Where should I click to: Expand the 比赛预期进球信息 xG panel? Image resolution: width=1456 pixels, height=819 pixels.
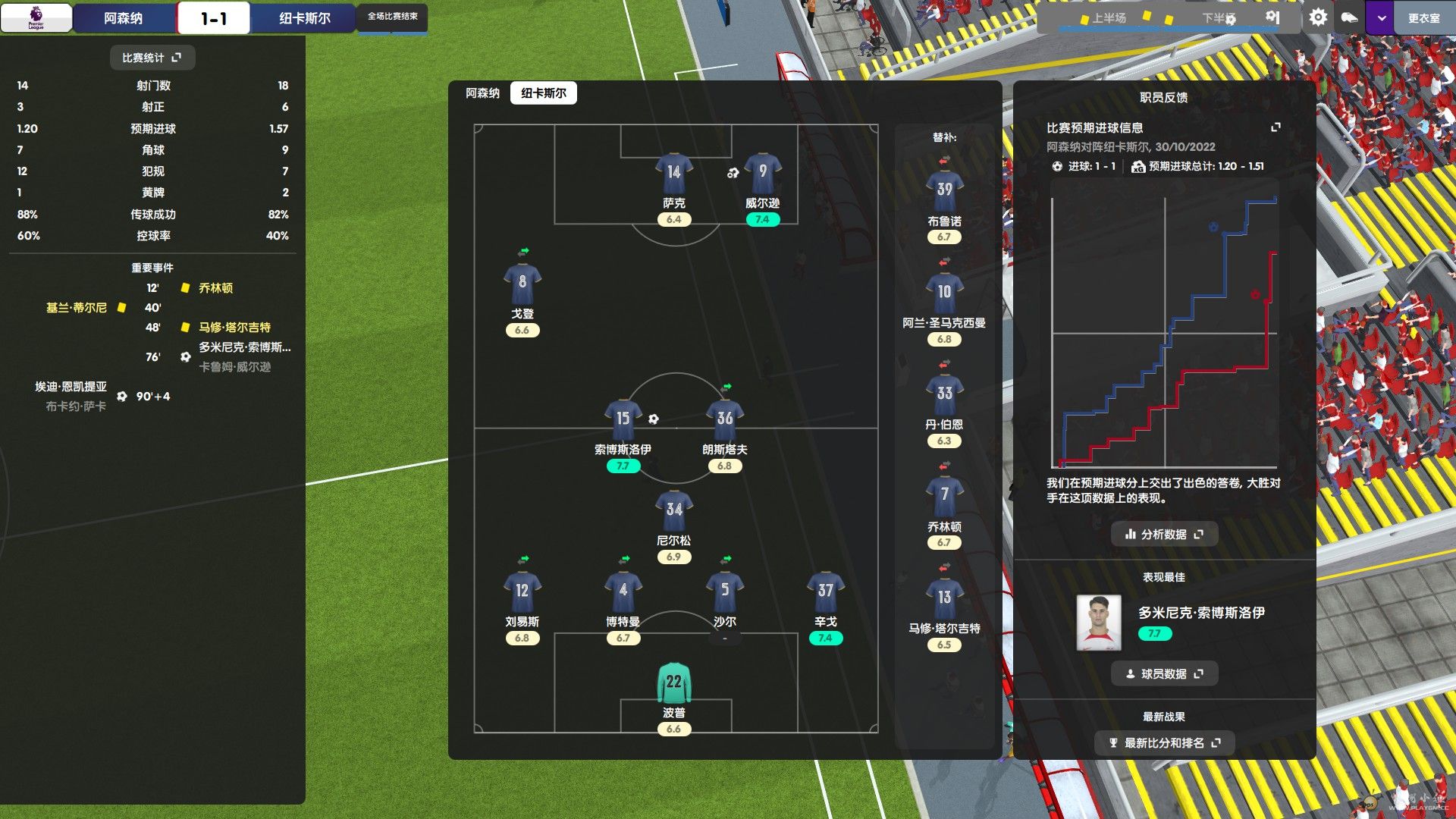(1276, 127)
